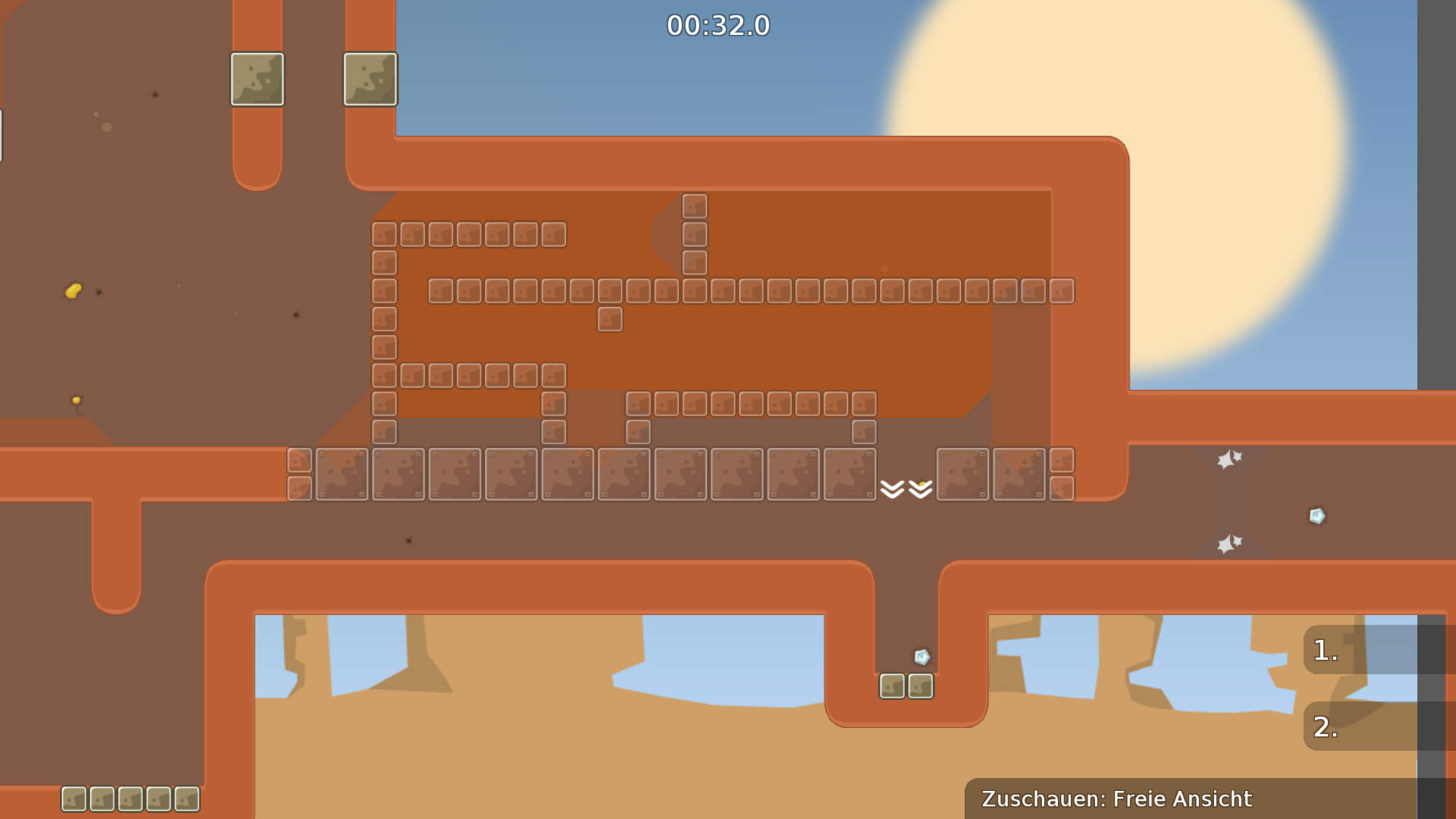Click the leftmost double-chevron speedup arrow
Image resolution: width=1456 pixels, height=819 pixels.
tap(893, 488)
